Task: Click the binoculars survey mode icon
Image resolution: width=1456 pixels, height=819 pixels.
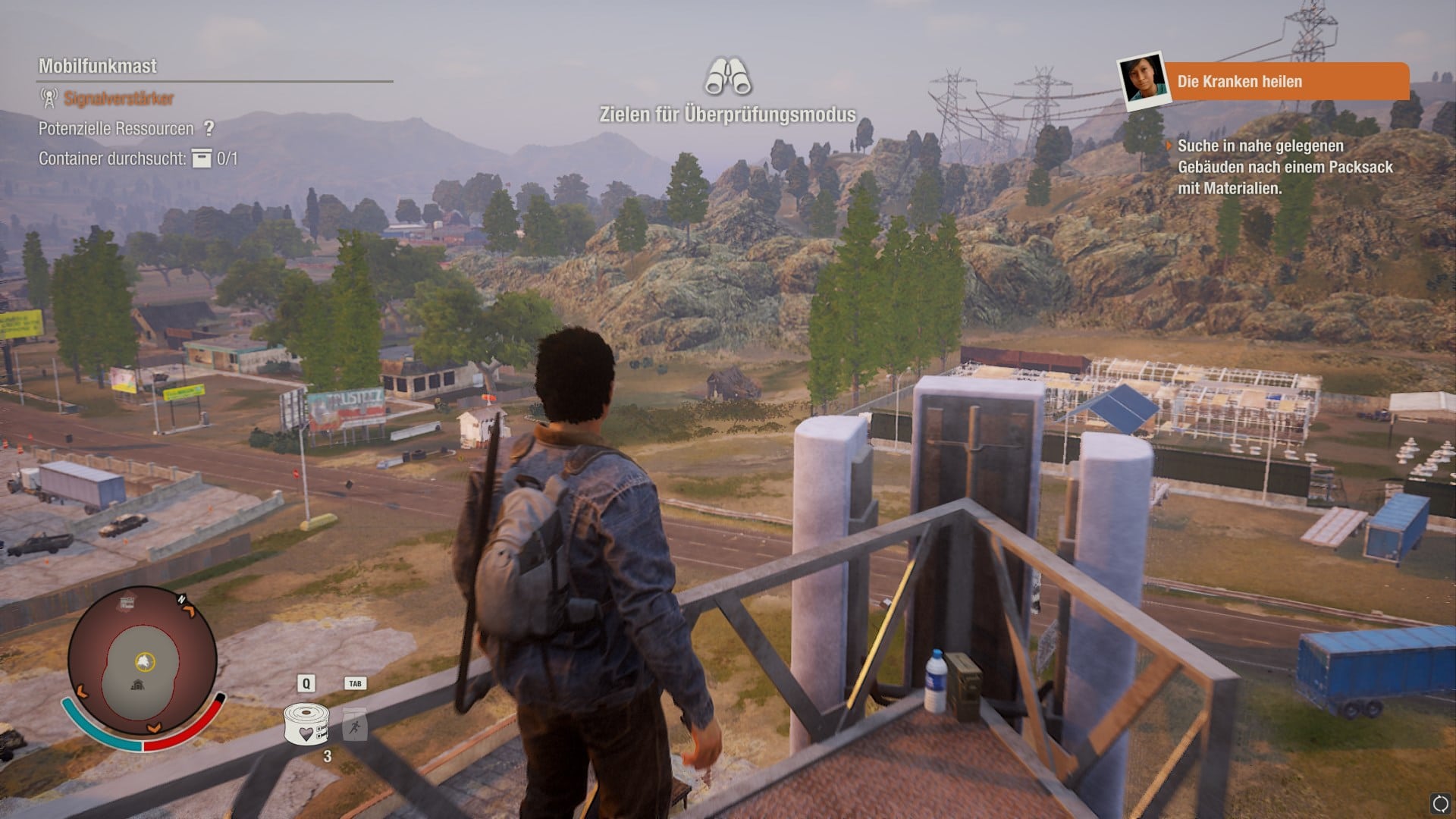Action: (x=727, y=77)
